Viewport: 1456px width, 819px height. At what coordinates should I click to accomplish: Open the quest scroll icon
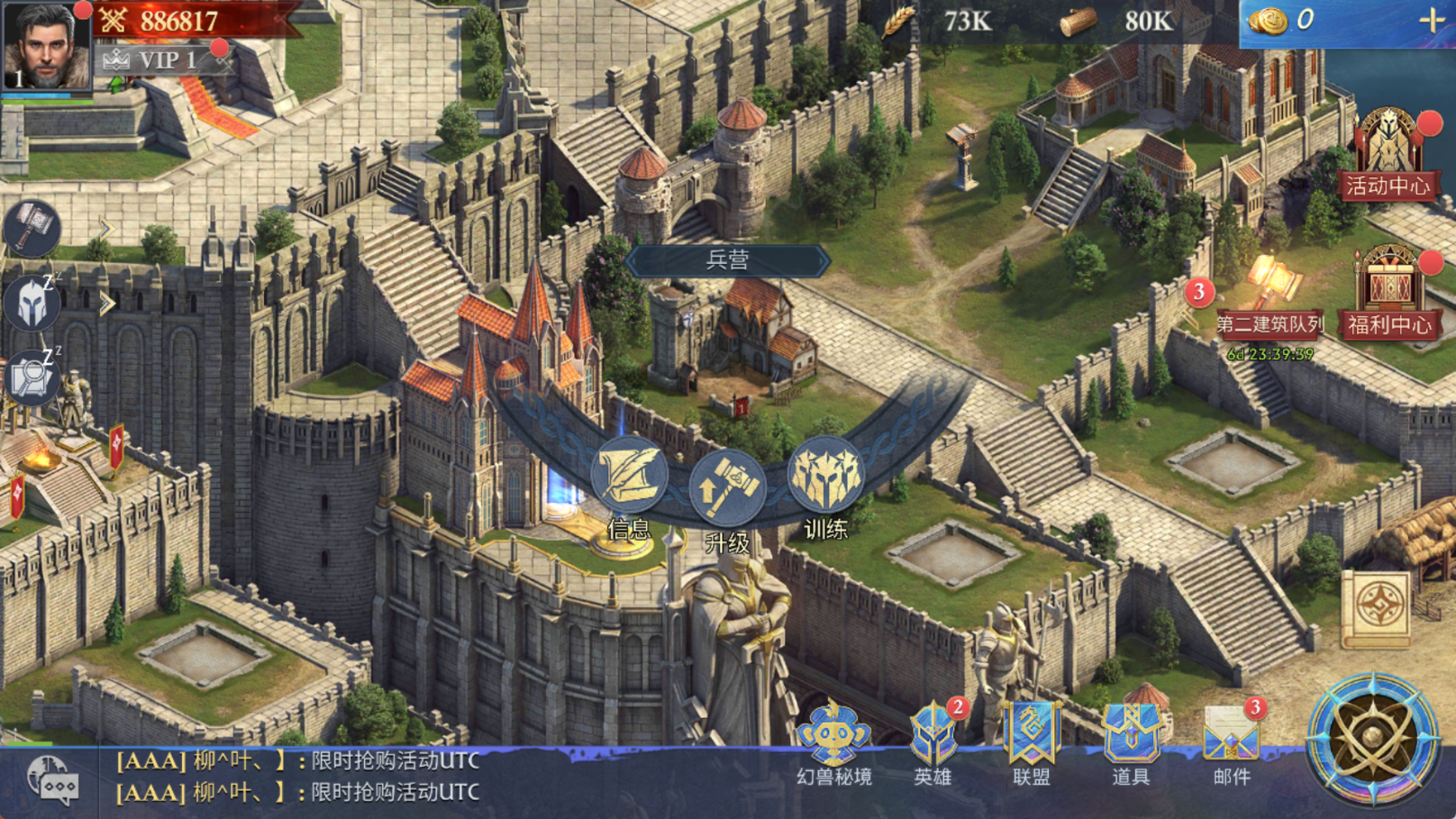[1376, 608]
